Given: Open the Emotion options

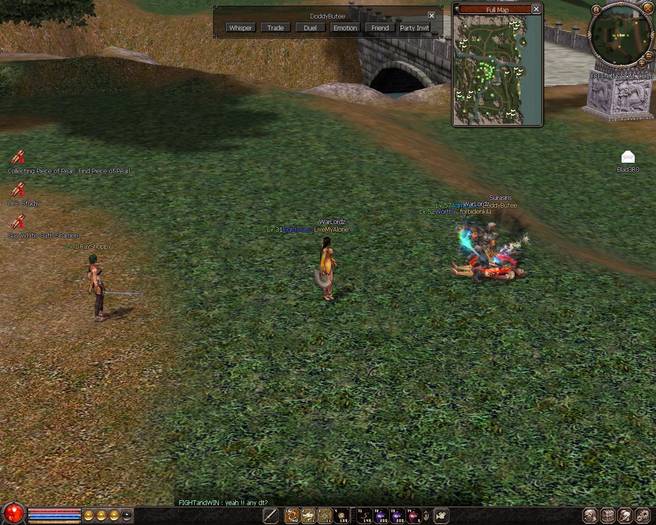Looking at the screenshot, I should tap(344, 28).
